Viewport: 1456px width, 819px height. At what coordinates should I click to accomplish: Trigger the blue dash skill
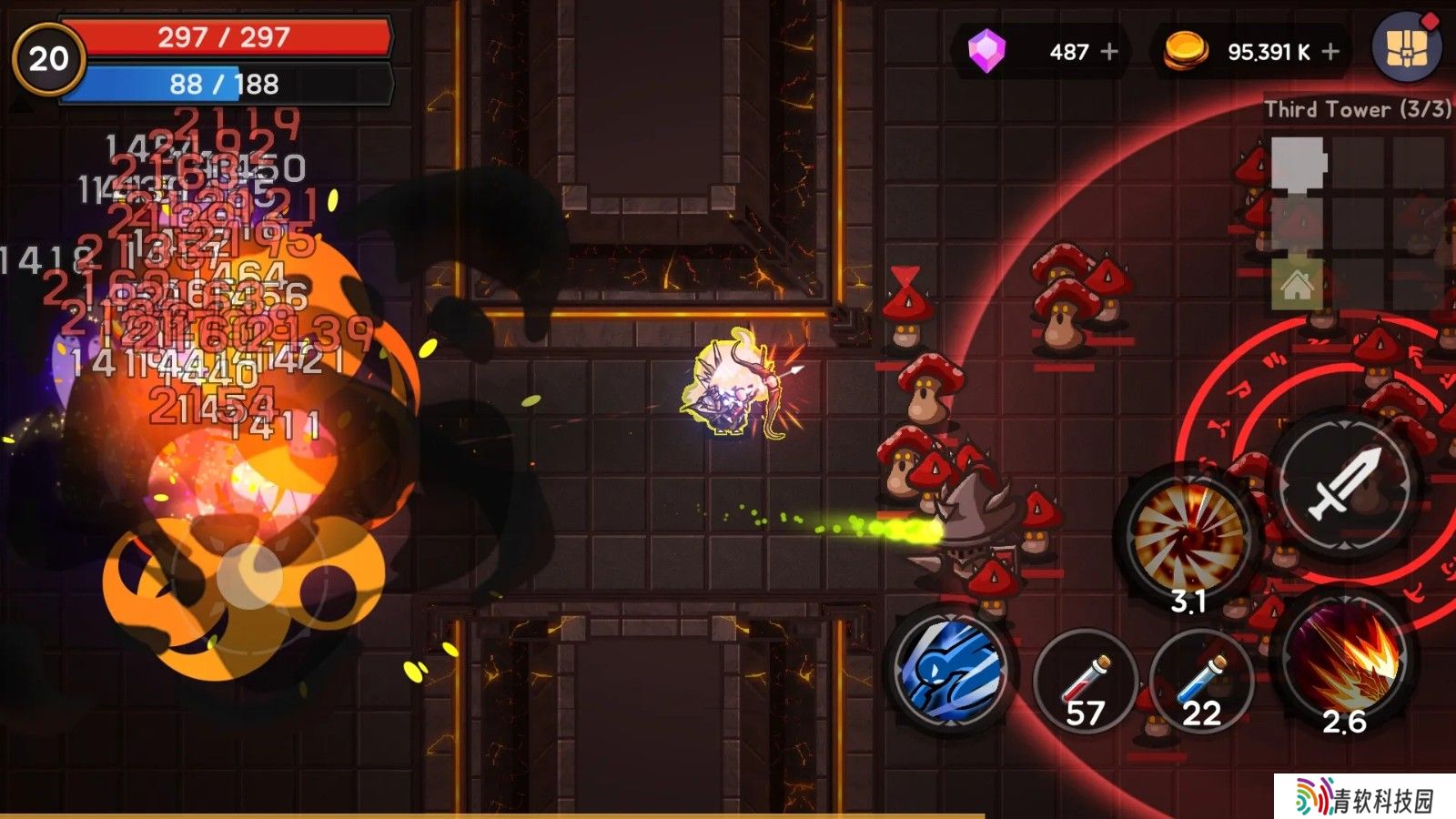(951, 669)
